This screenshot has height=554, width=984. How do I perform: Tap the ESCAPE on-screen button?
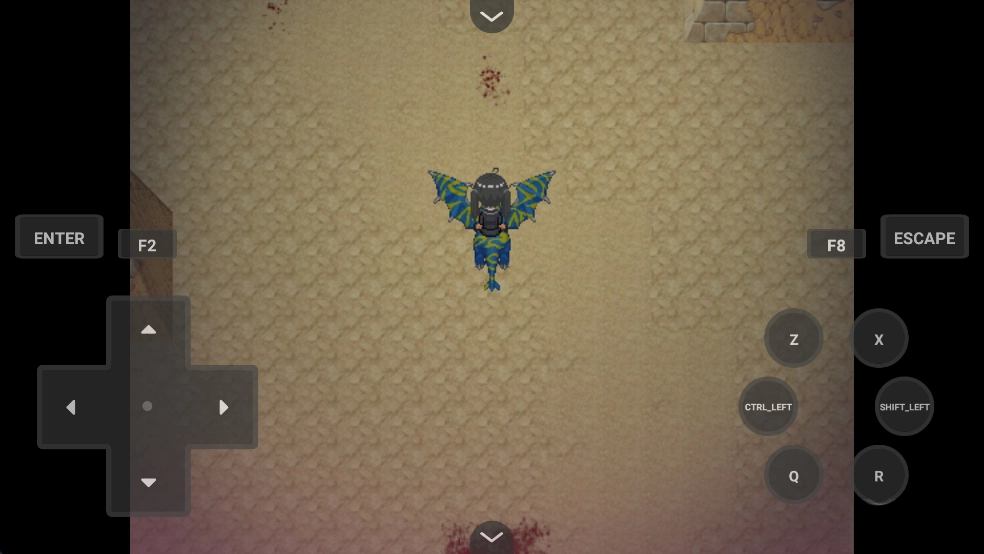click(x=924, y=238)
